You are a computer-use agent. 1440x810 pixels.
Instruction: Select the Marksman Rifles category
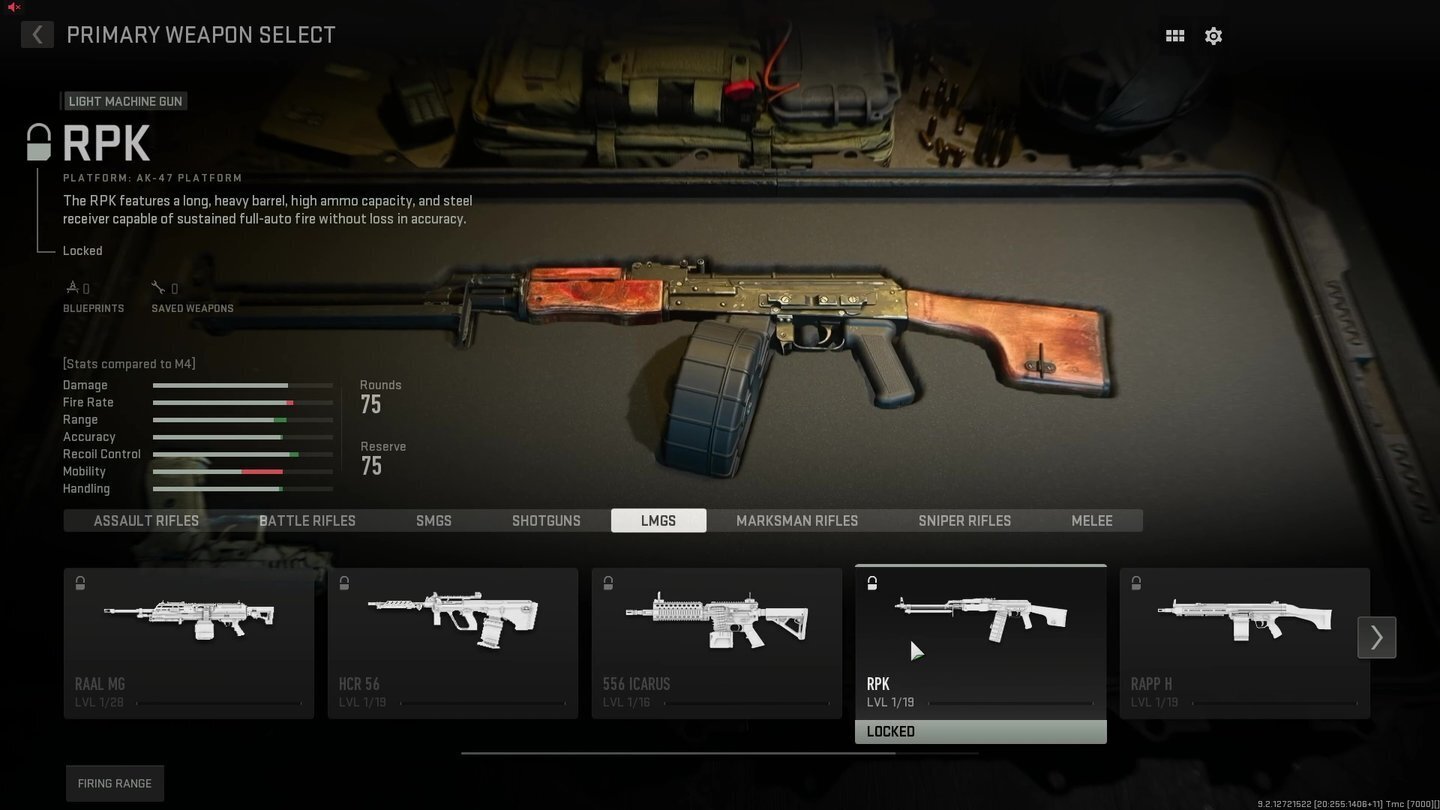click(796, 520)
